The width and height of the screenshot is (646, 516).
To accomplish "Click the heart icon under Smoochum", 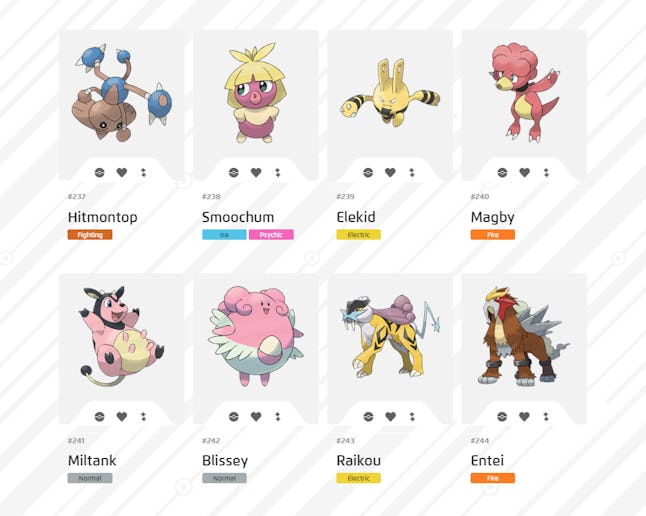I will coord(256,172).
